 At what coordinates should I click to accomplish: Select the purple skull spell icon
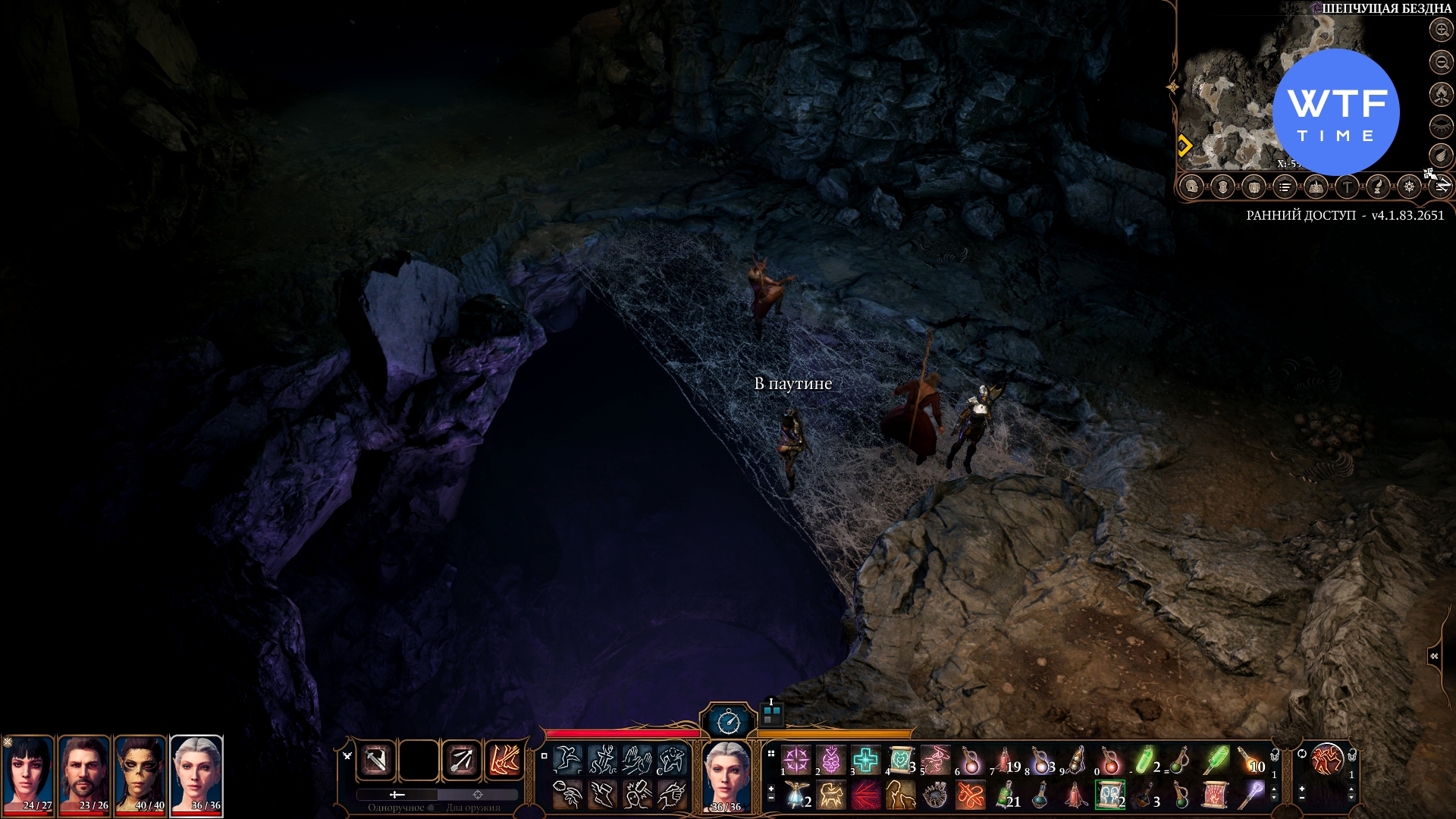click(x=830, y=759)
